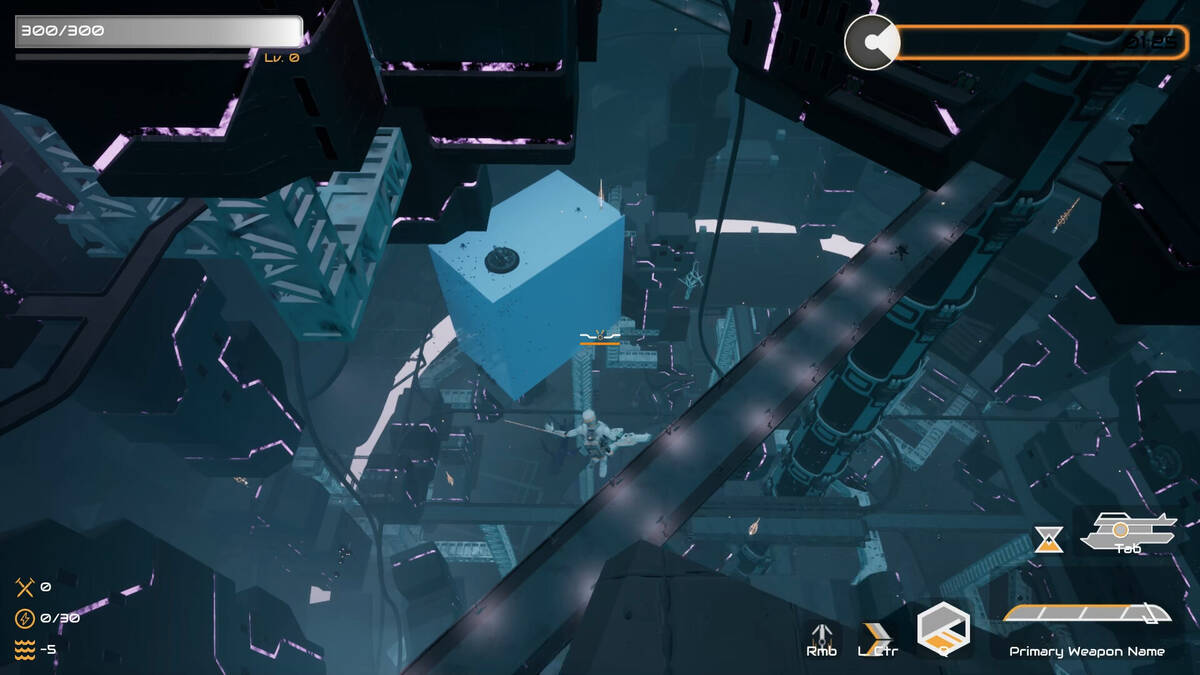Select the primary weapon blade icon
This screenshot has height=675, width=1200.
pyautogui.click(x=1086, y=613)
